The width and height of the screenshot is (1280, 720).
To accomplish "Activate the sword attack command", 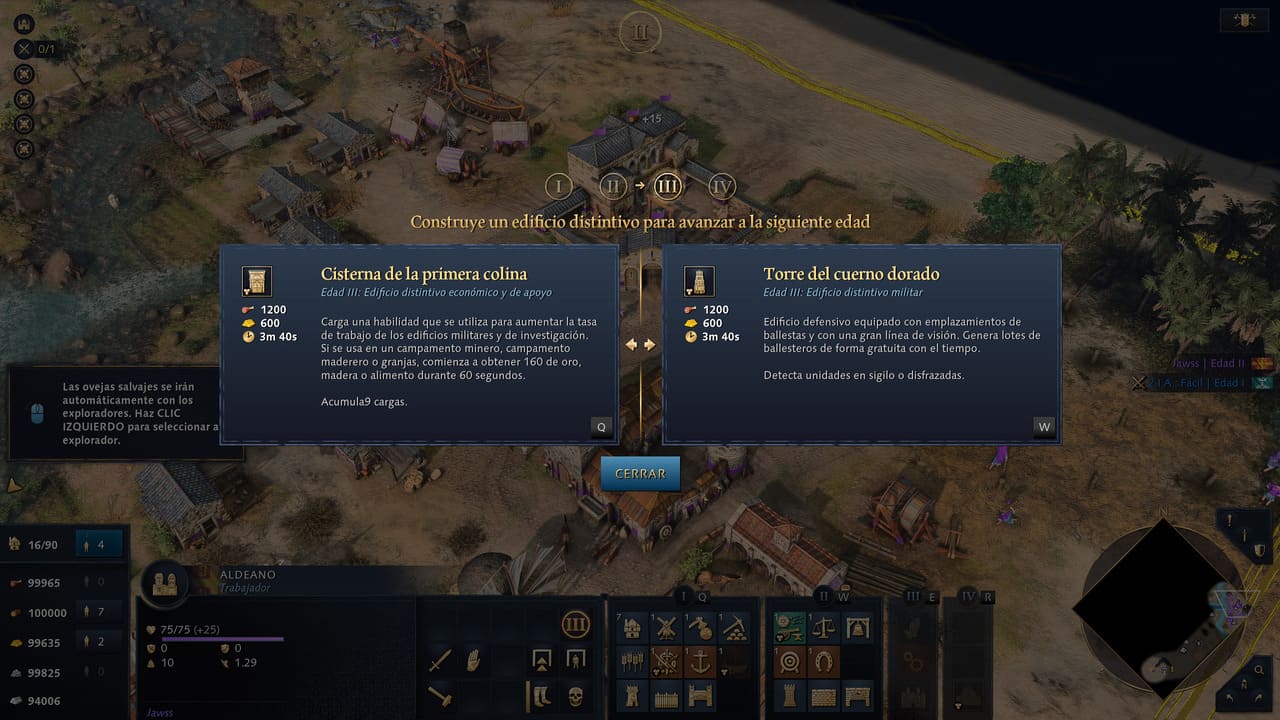I will pyautogui.click(x=441, y=660).
